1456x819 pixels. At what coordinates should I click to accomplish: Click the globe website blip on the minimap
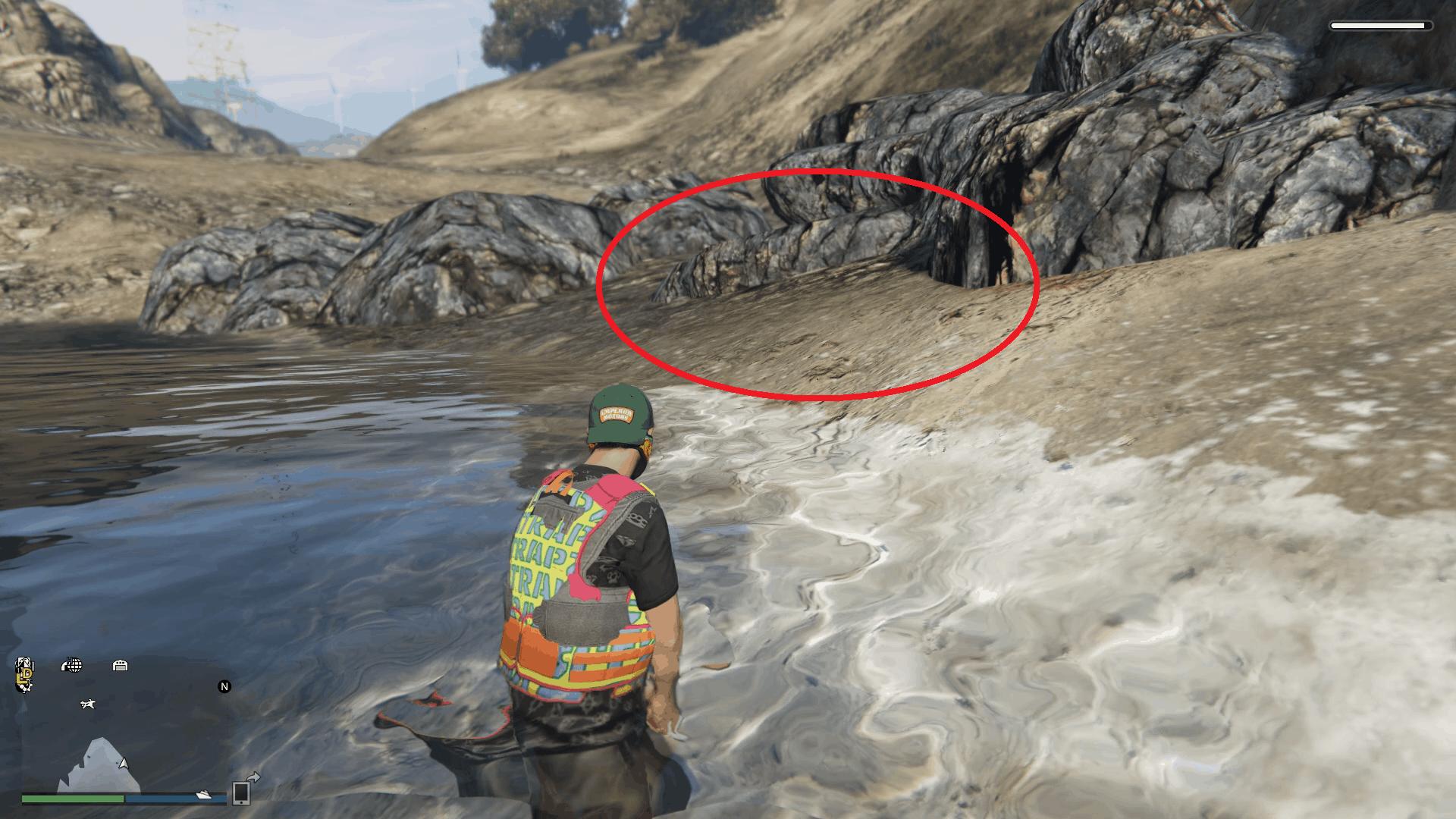click(x=73, y=666)
